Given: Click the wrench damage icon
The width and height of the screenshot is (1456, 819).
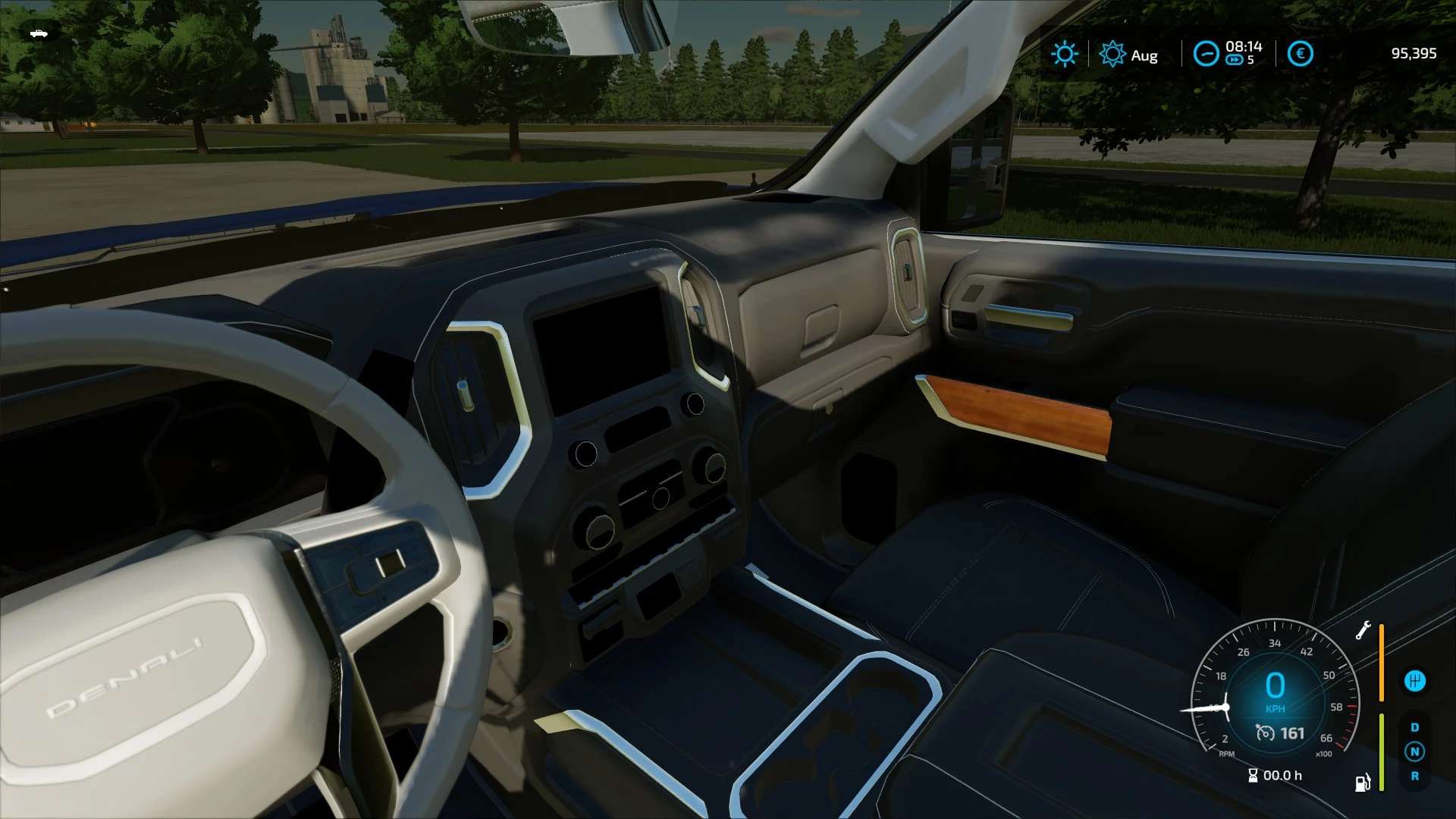Looking at the screenshot, I should coord(1363,630).
